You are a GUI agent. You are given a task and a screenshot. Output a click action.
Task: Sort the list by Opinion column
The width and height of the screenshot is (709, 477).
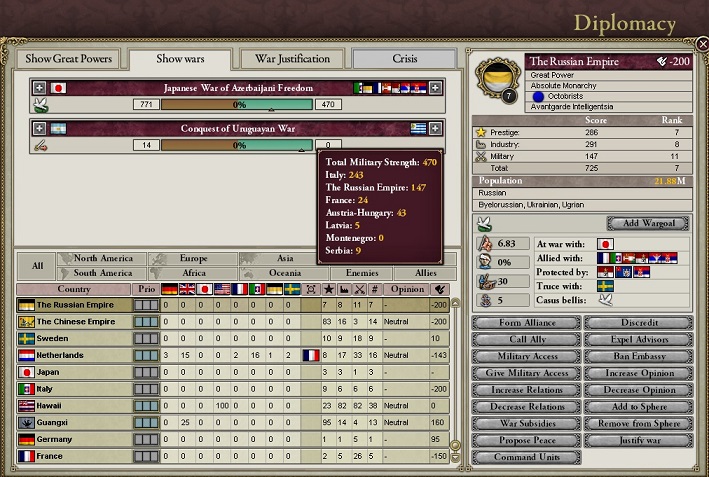click(x=406, y=289)
